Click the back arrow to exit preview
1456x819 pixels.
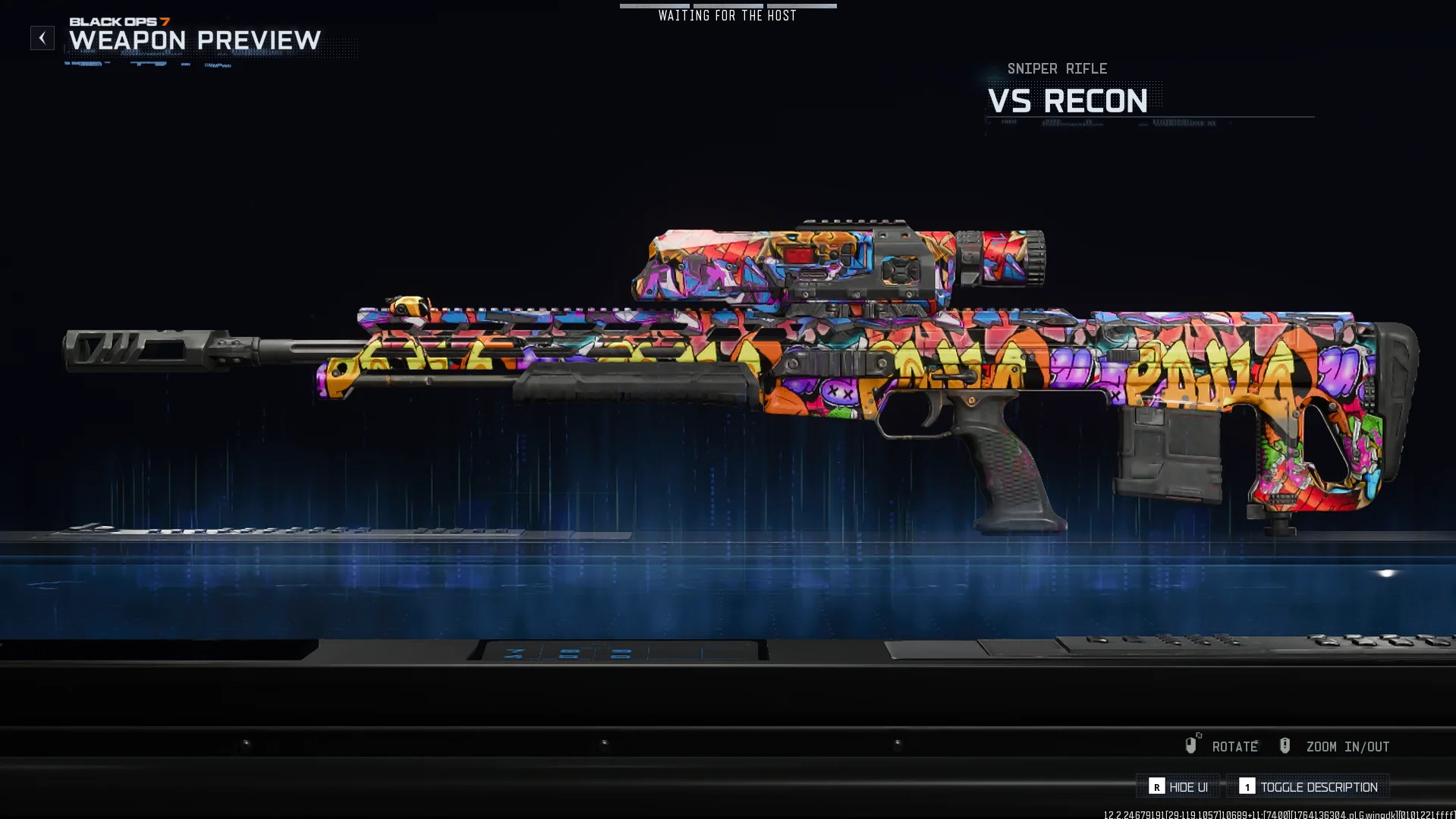click(42, 37)
